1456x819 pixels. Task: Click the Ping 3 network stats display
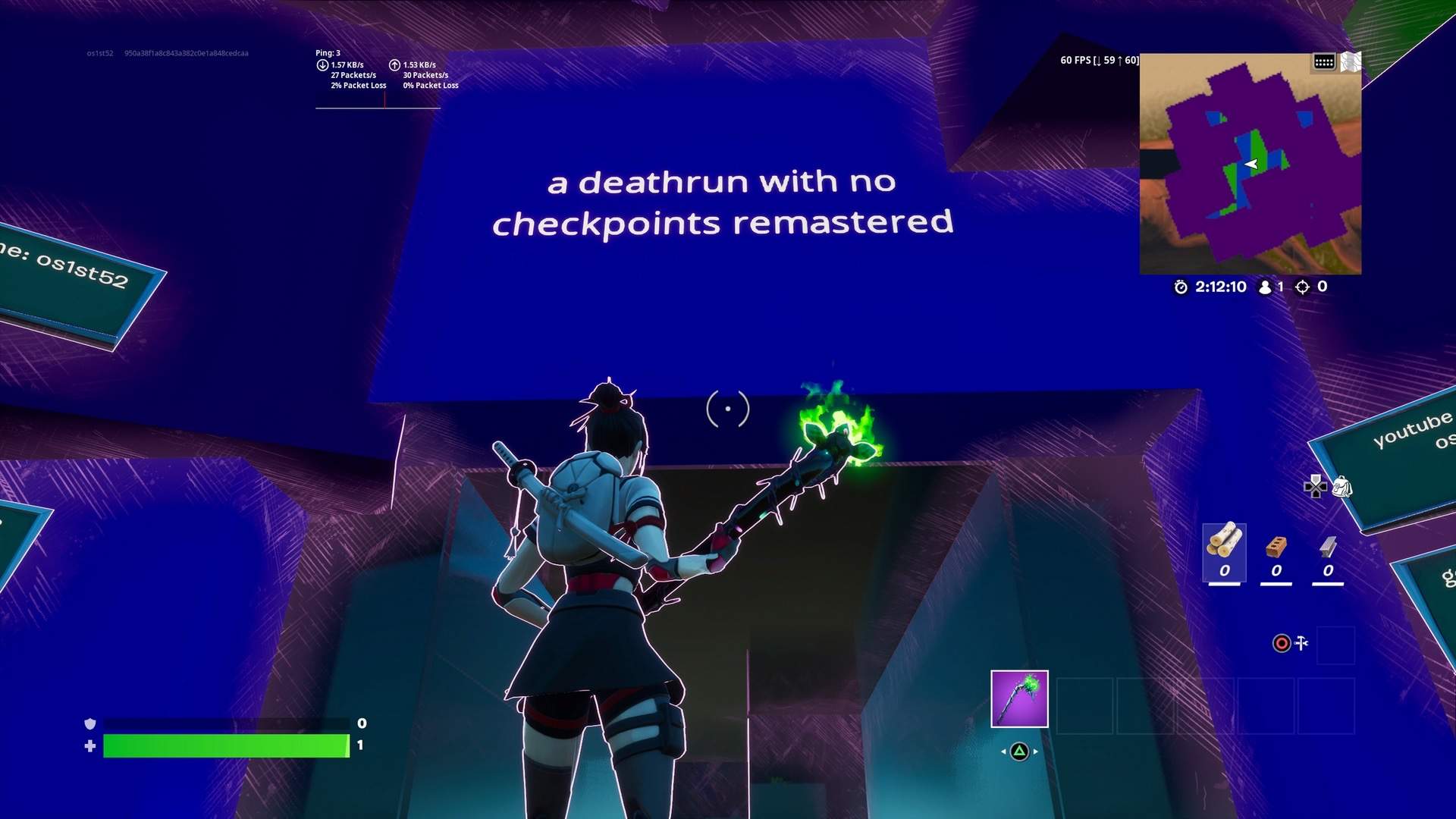tap(328, 53)
